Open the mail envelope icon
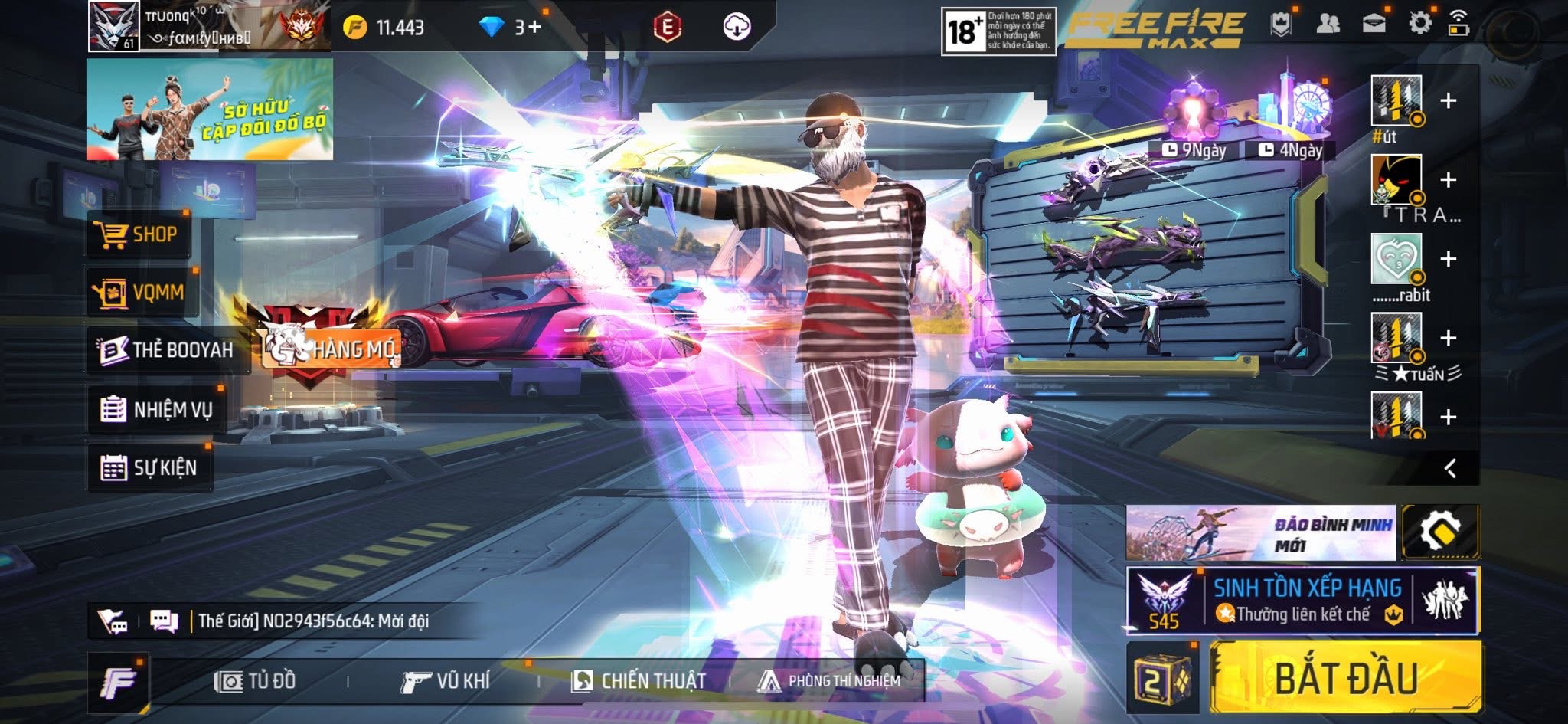1568x724 pixels. click(x=1374, y=23)
